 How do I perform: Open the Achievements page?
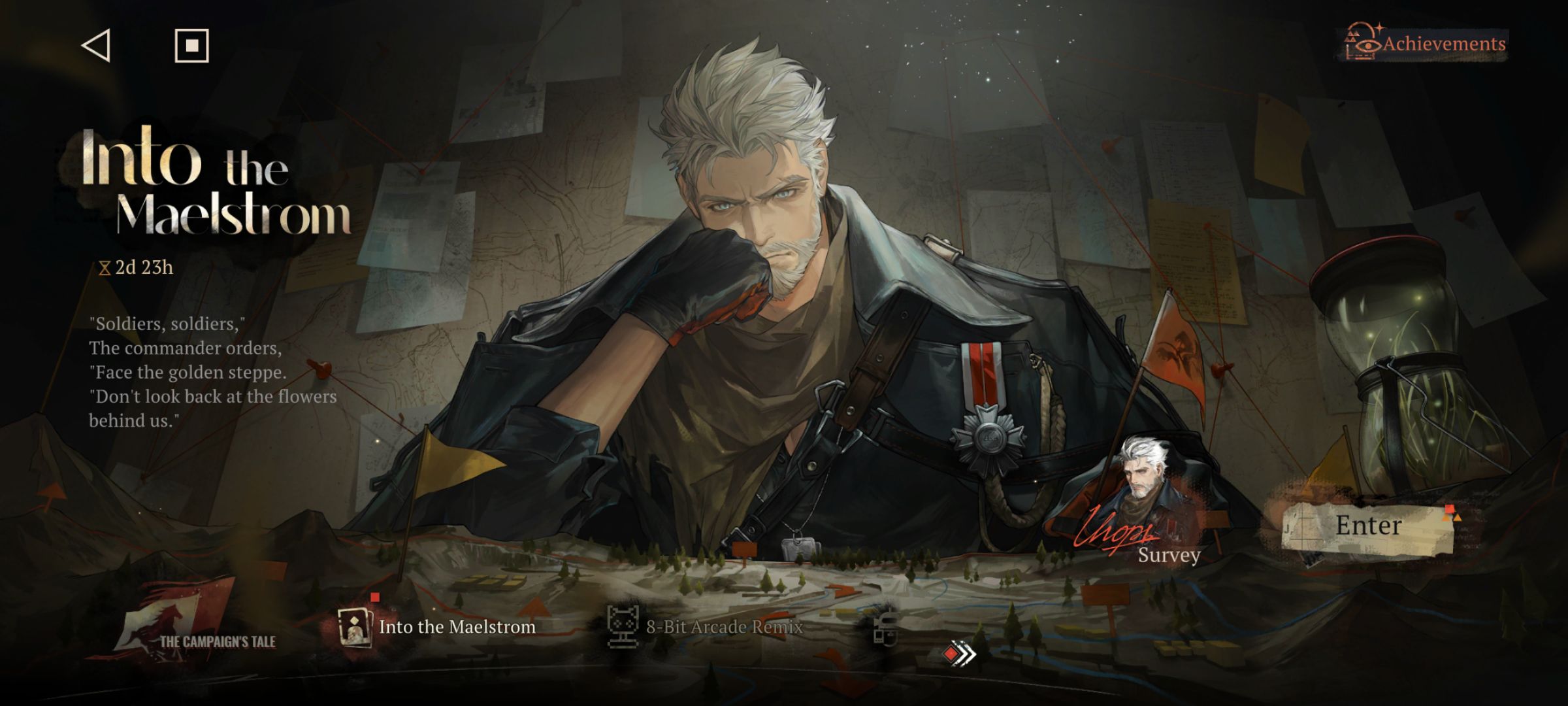pos(1426,44)
